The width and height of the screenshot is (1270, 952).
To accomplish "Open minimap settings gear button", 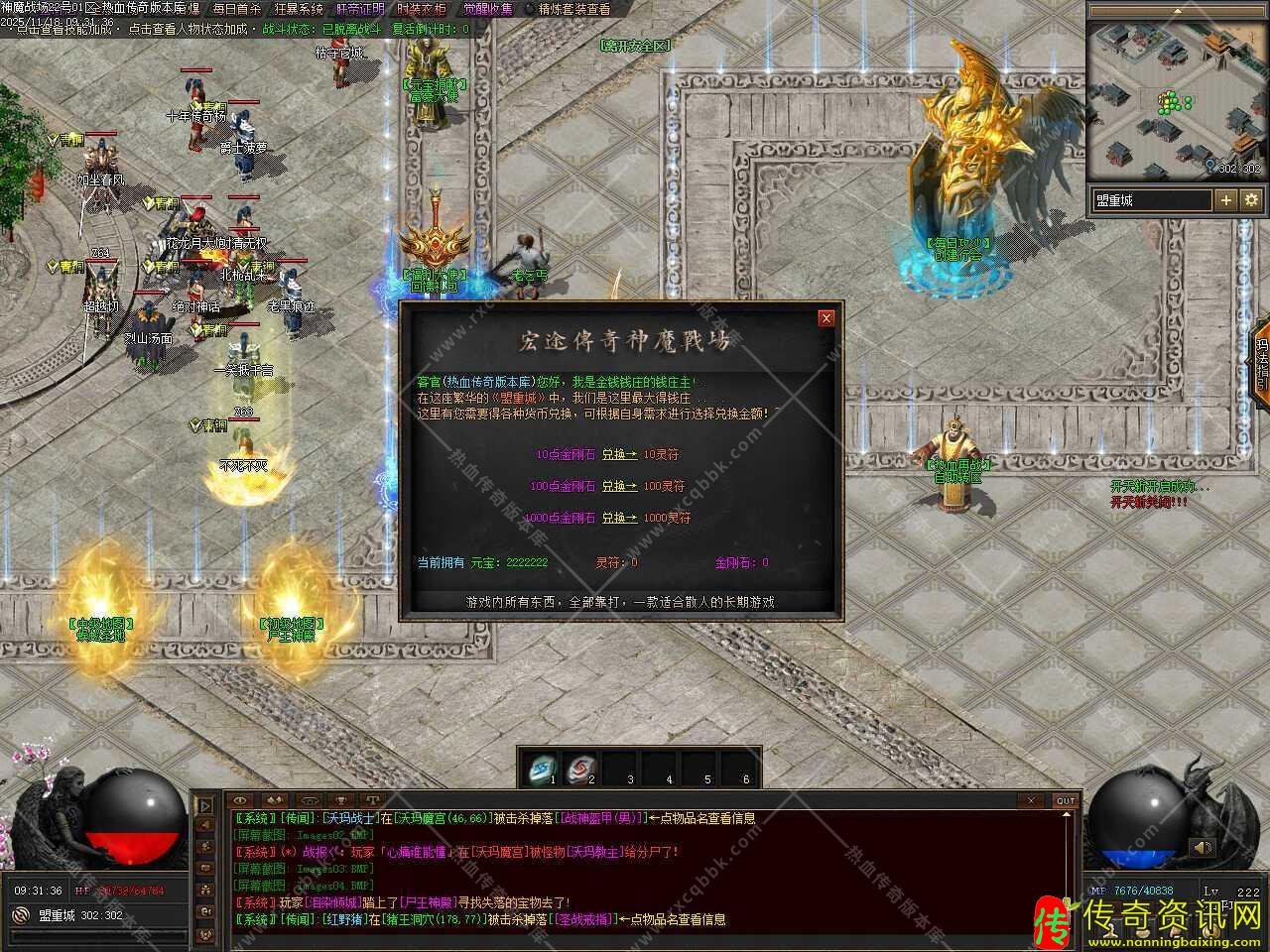I will 1251,200.
